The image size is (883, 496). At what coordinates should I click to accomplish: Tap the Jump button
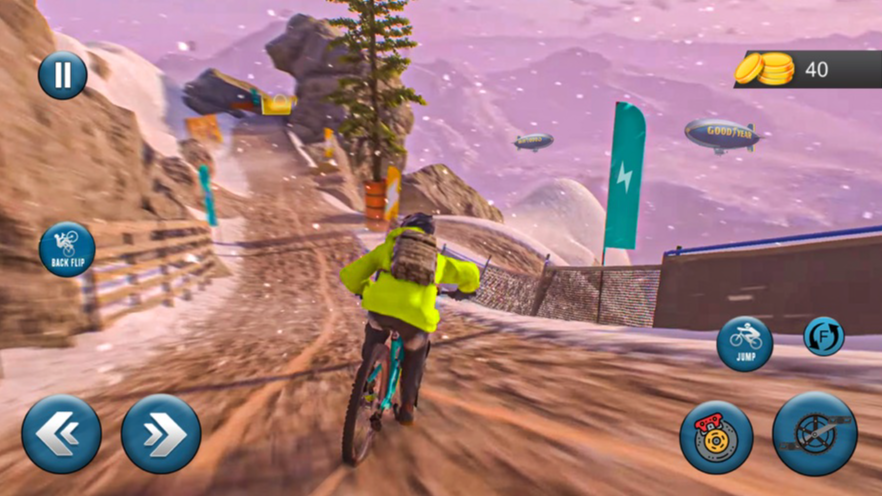[x=745, y=344]
